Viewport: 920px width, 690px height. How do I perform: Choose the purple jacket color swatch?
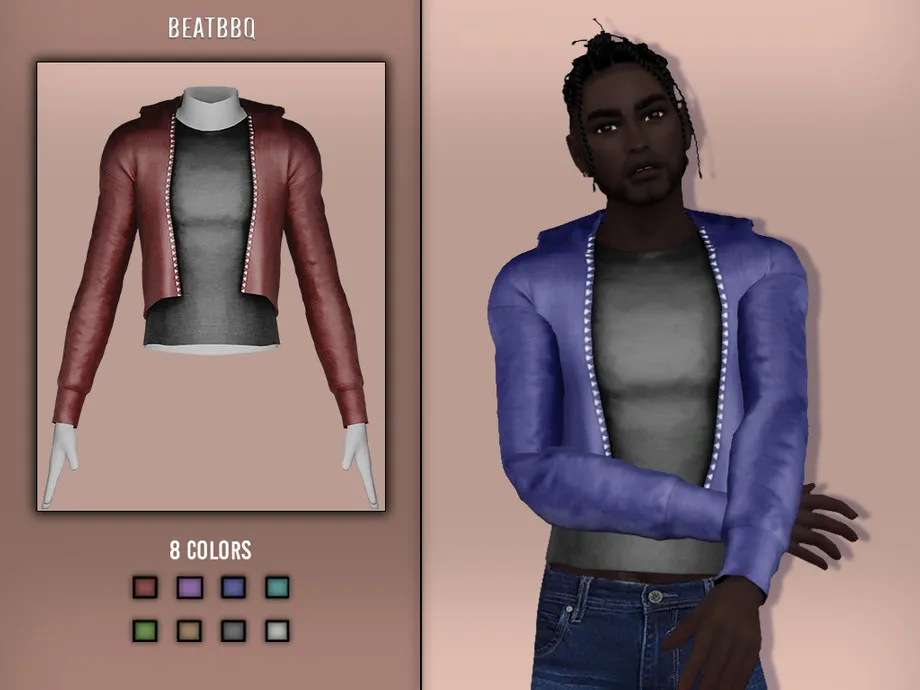pyautogui.click(x=189, y=587)
